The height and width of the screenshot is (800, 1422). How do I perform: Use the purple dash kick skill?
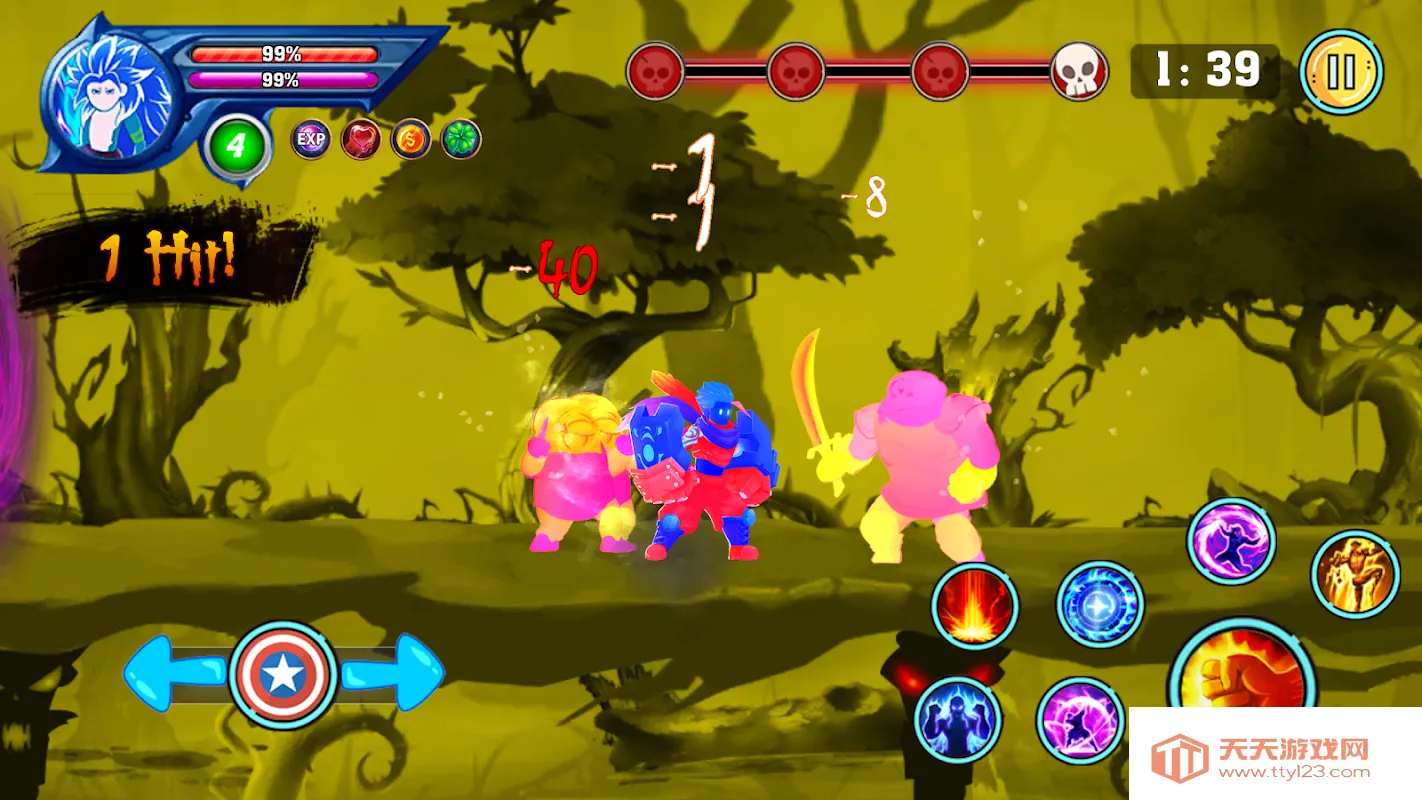coord(1080,720)
